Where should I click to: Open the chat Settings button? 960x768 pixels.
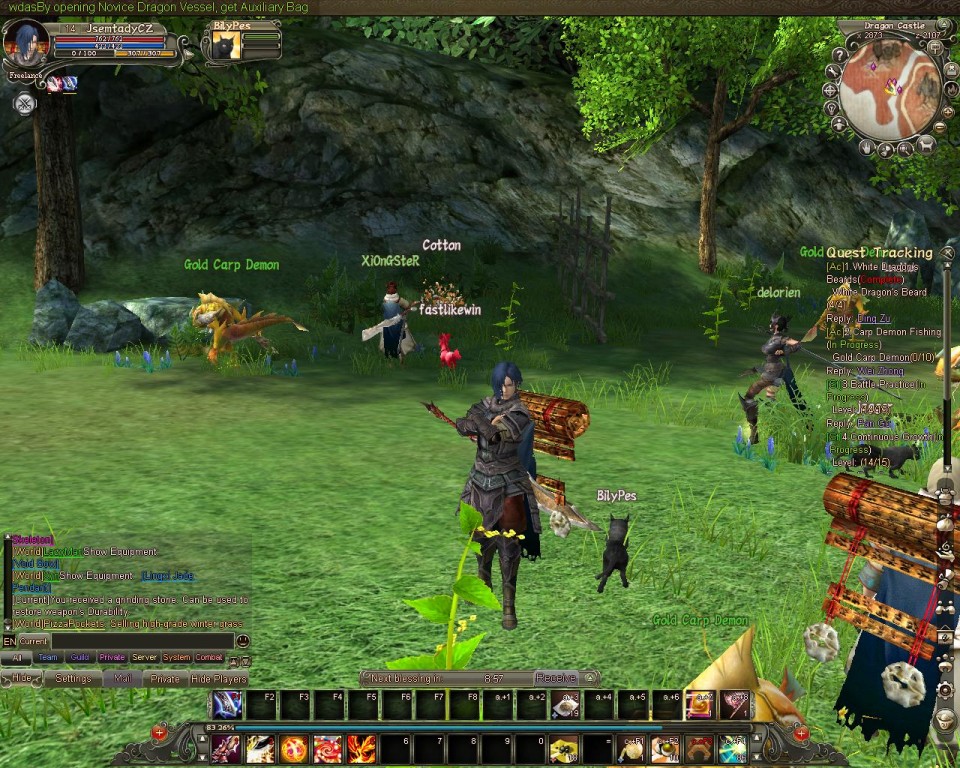coord(73,679)
